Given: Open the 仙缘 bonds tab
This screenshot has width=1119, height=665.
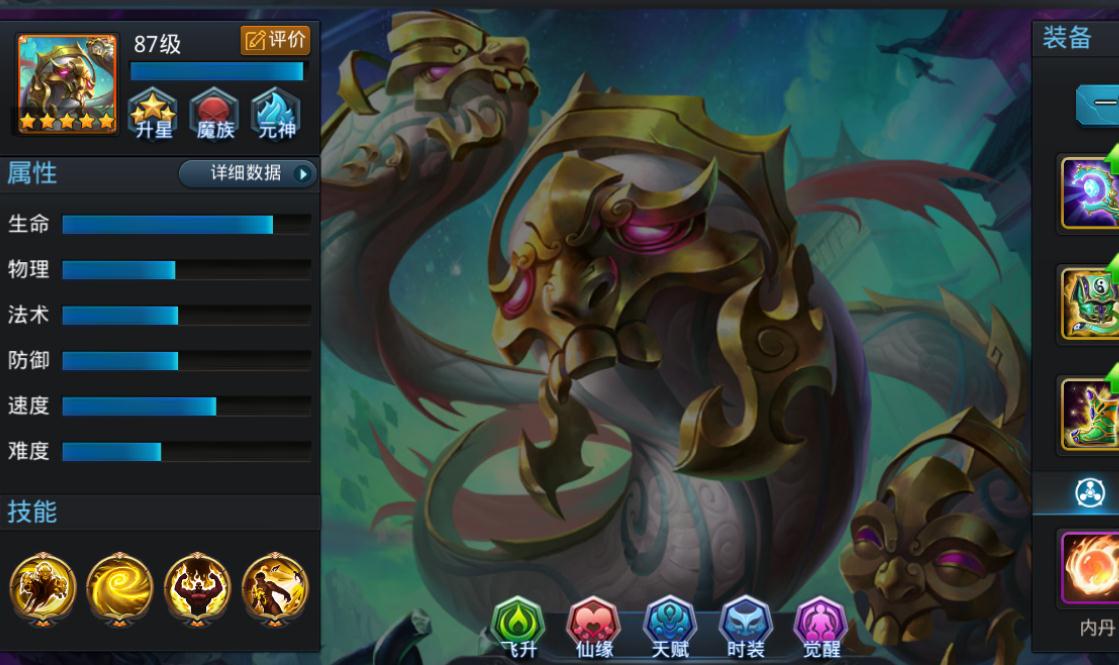Looking at the screenshot, I should coord(593,629).
